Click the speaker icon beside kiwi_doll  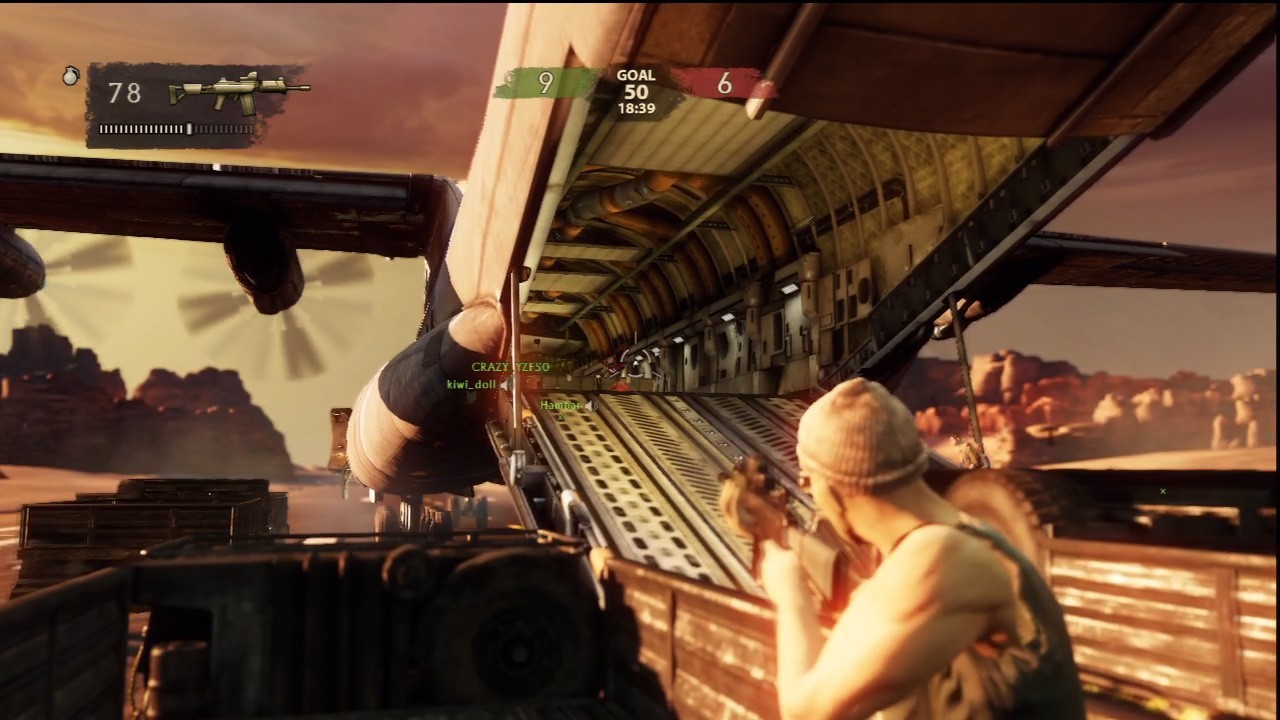506,384
